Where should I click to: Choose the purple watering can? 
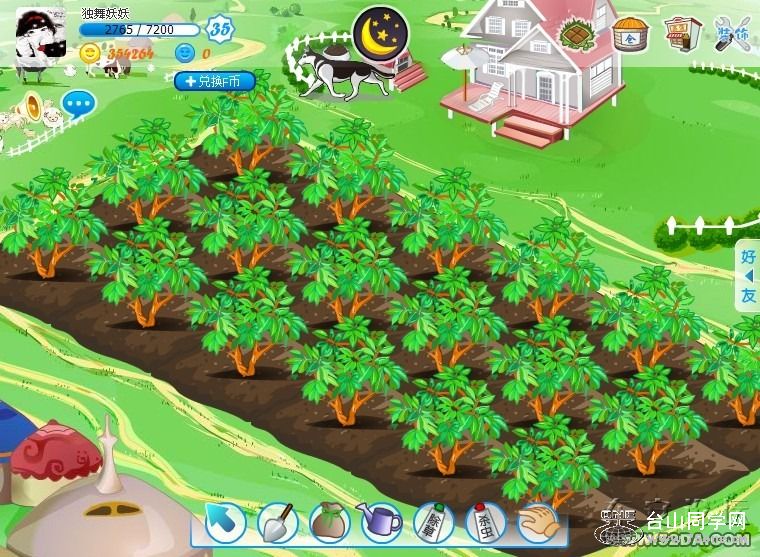tap(380, 521)
